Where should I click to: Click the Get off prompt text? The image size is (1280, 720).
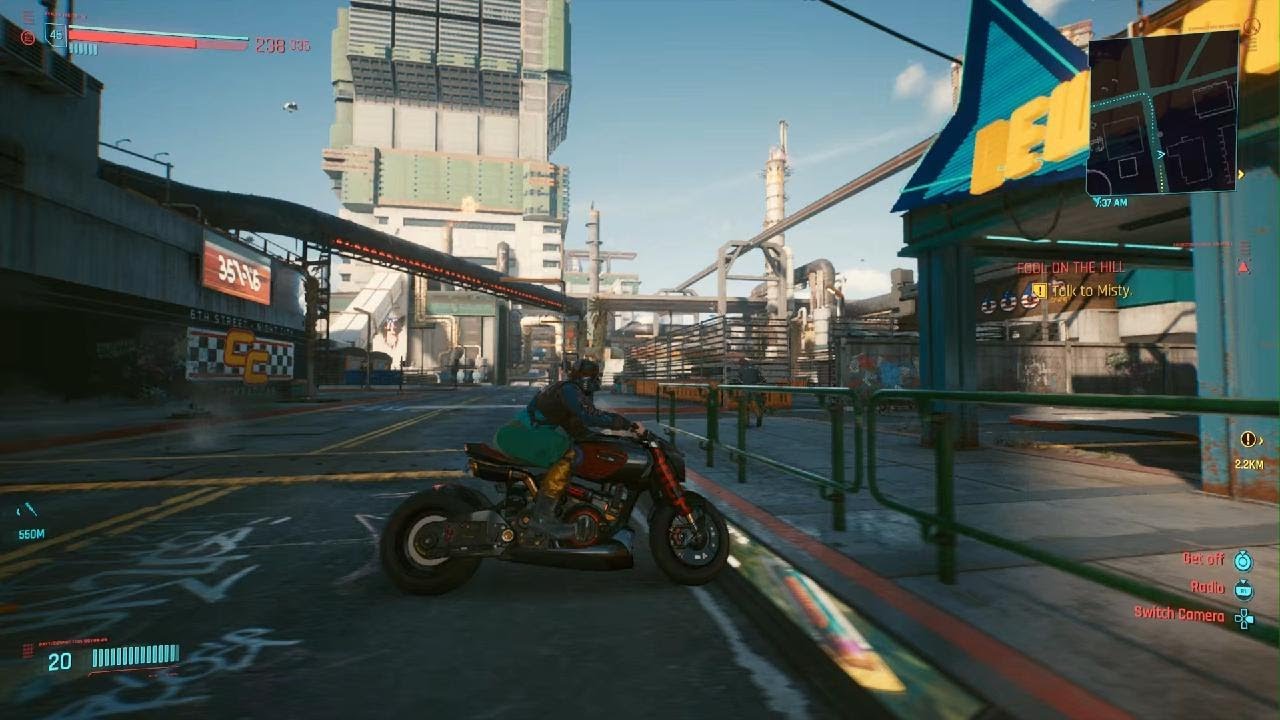(1203, 559)
